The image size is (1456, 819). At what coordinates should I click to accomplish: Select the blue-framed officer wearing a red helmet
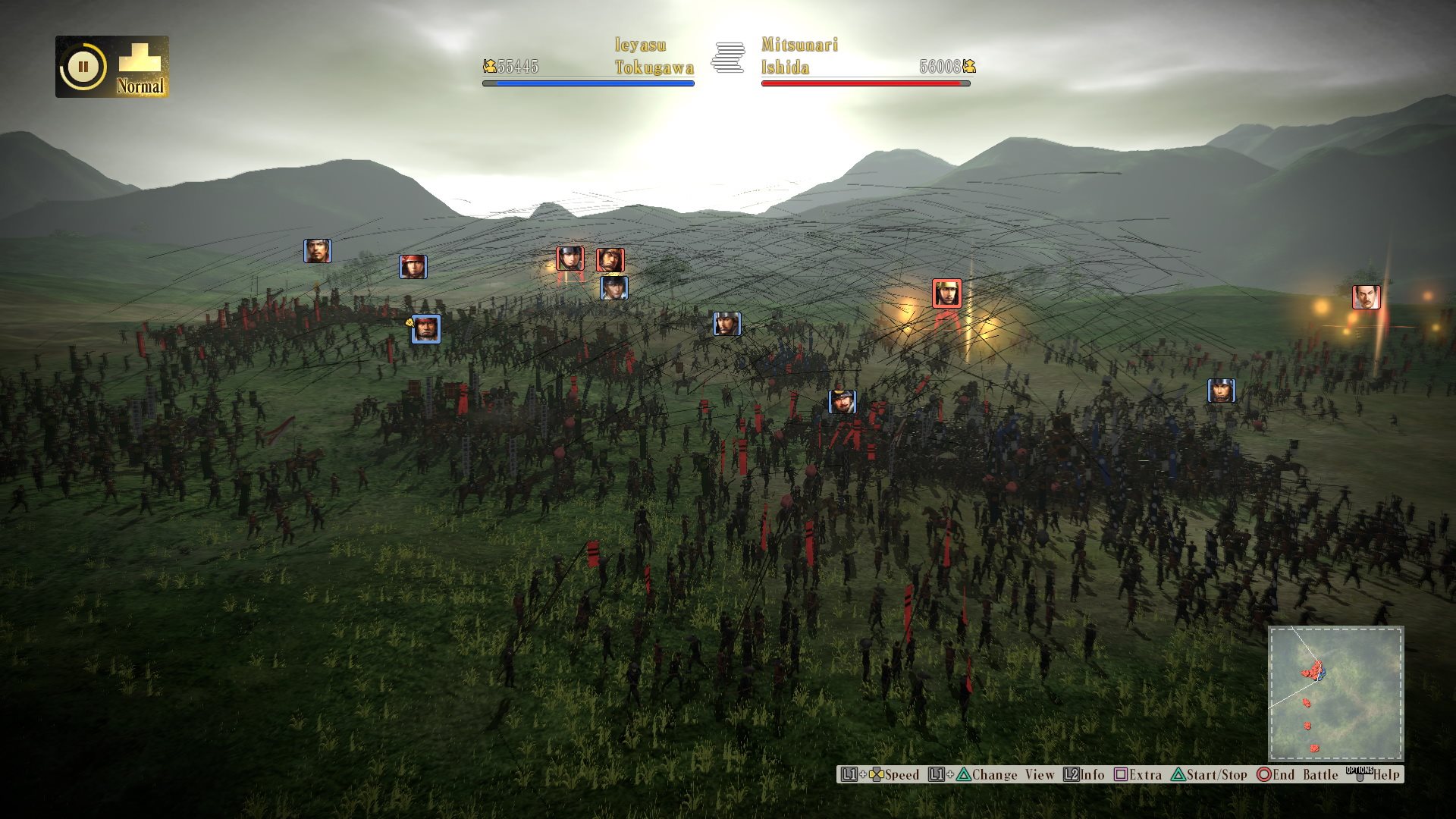(x=413, y=267)
